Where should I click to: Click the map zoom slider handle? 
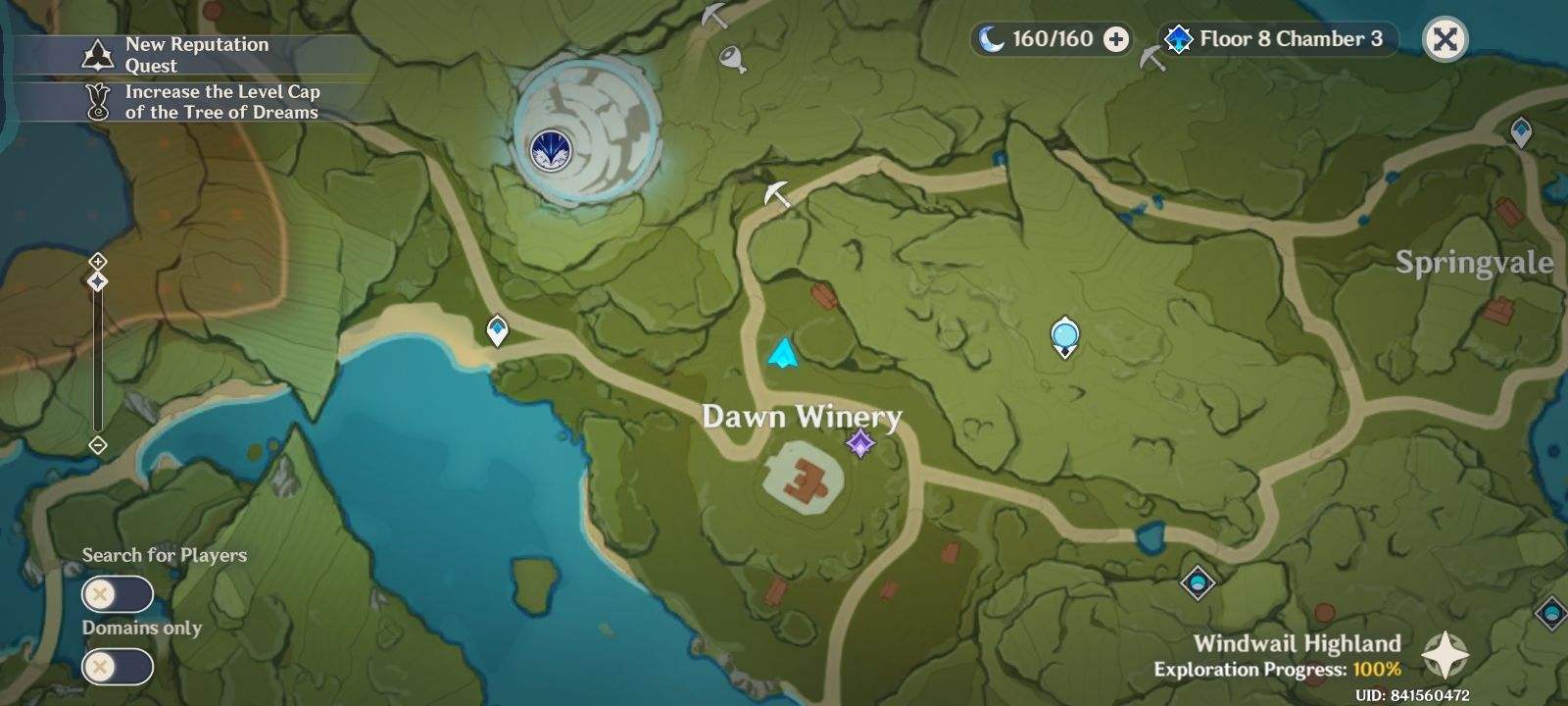pos(97,283)
